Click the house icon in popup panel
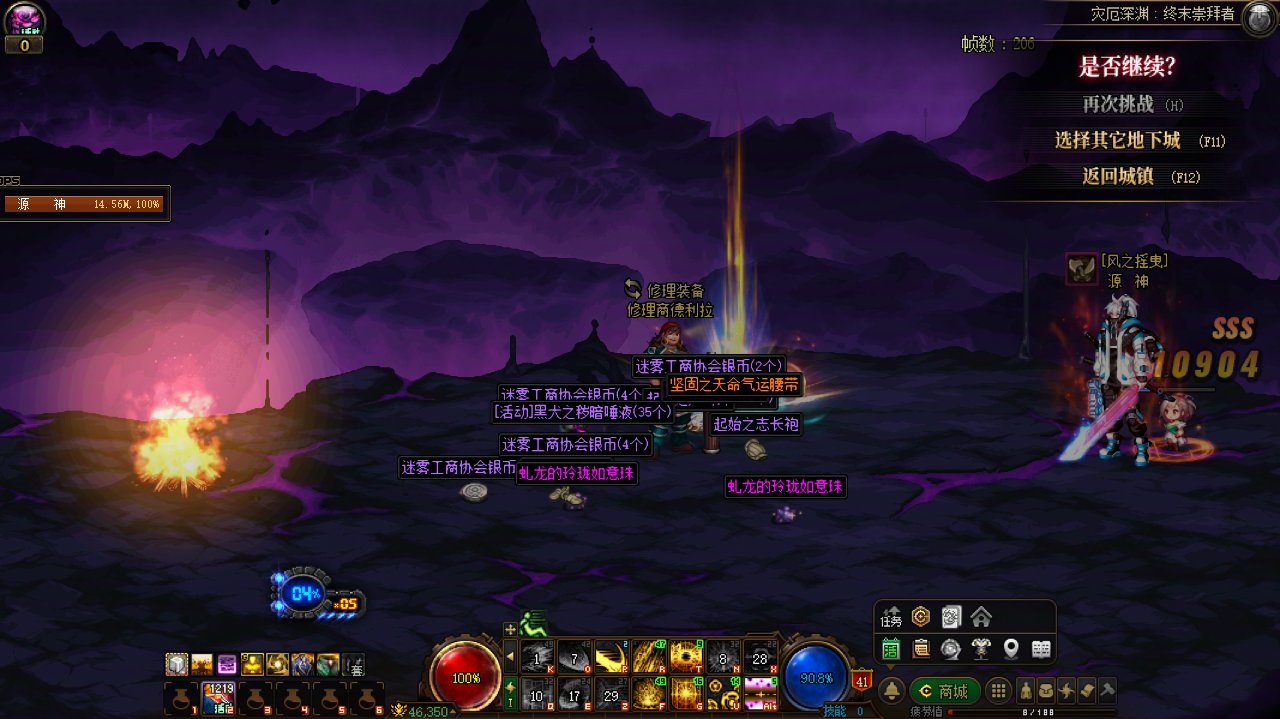 [981, 617]
